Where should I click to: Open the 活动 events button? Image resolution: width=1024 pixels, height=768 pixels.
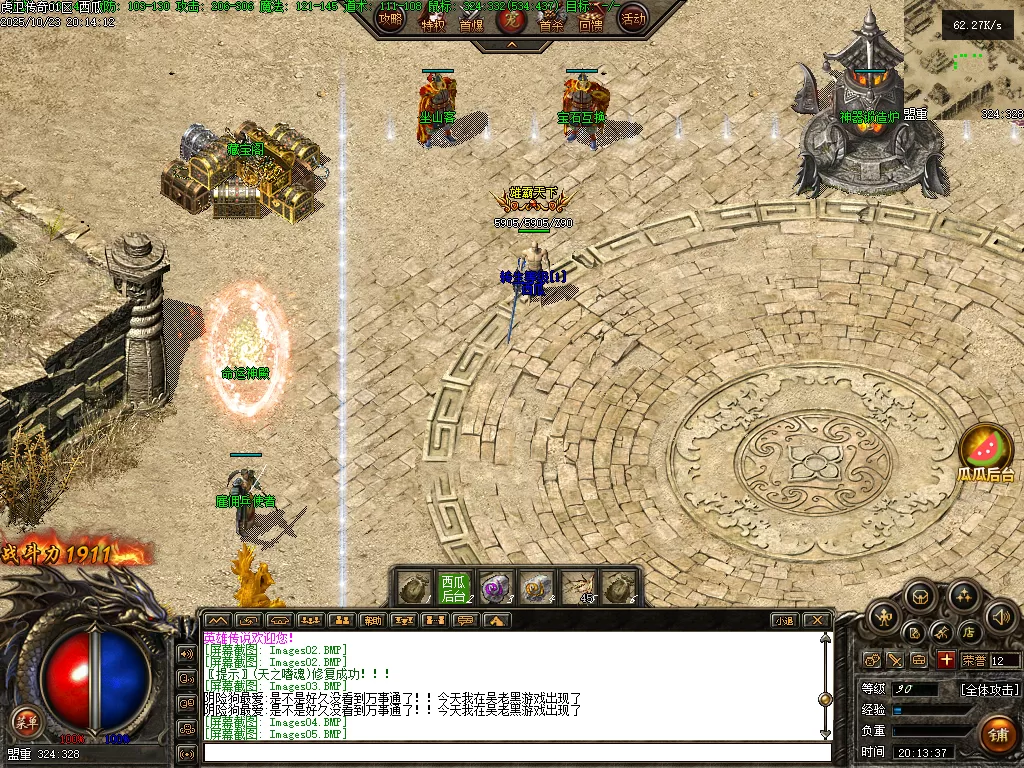pyautogui.click(x=632, y=18)
